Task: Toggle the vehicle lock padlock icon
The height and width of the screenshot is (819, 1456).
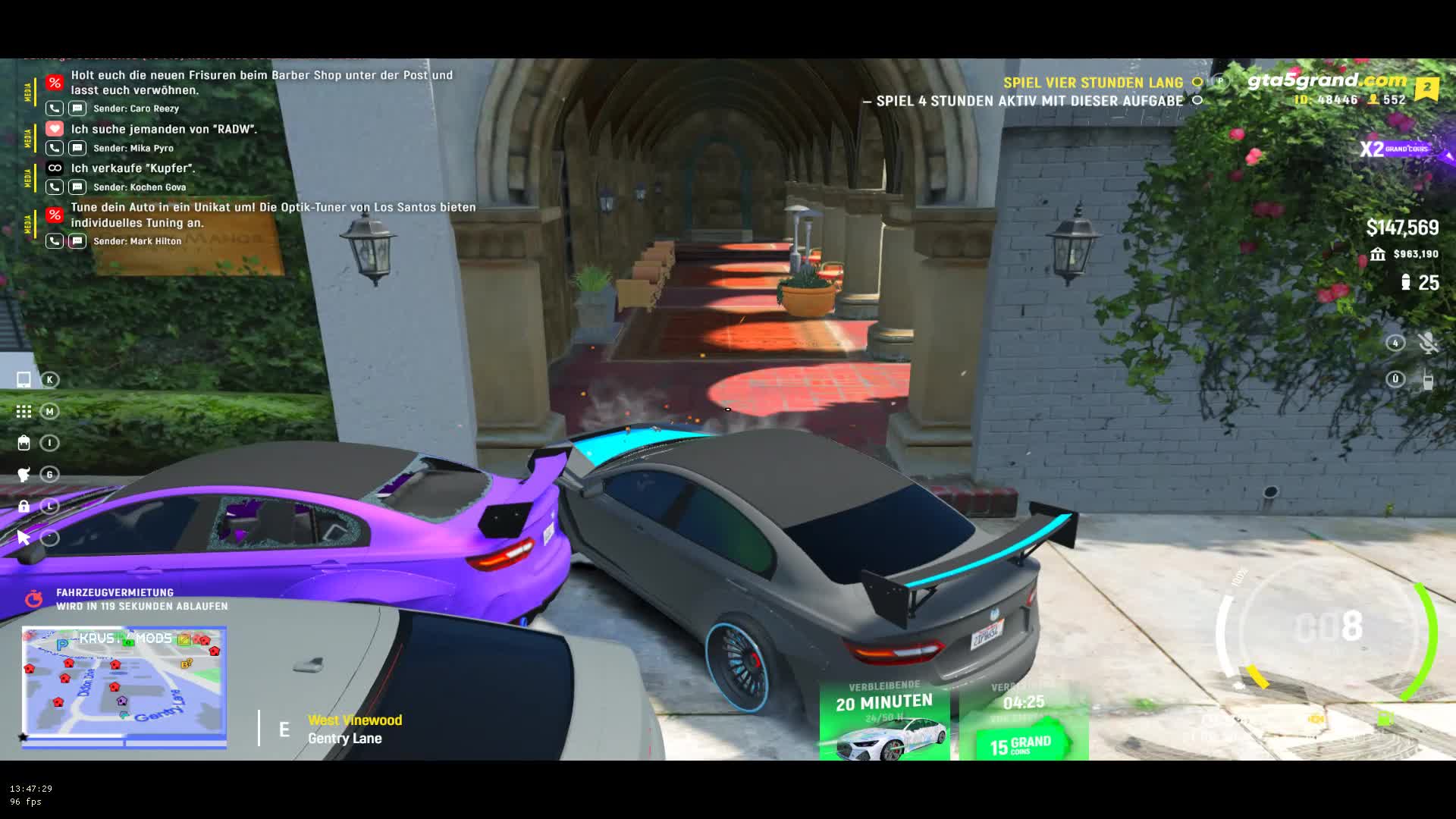Action: [x=24, y=506]
